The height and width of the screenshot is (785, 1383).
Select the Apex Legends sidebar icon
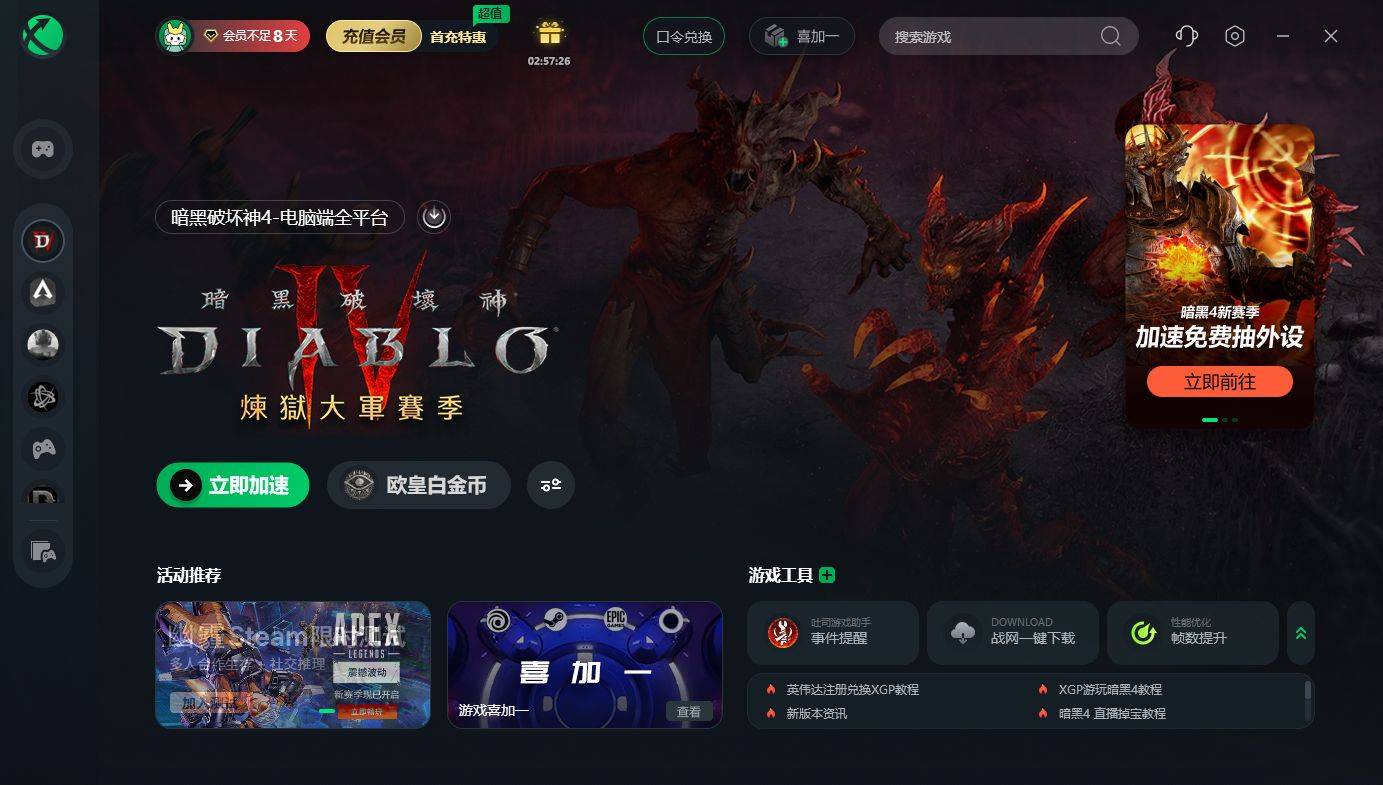43,292
